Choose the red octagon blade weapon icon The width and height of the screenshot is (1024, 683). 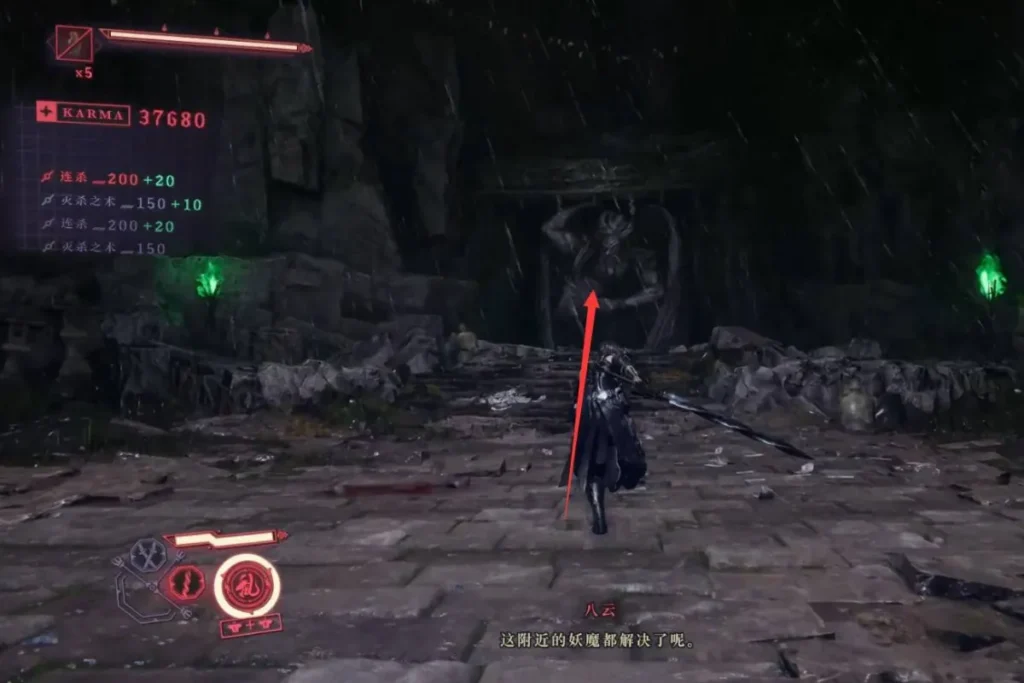tap(187, 583)
